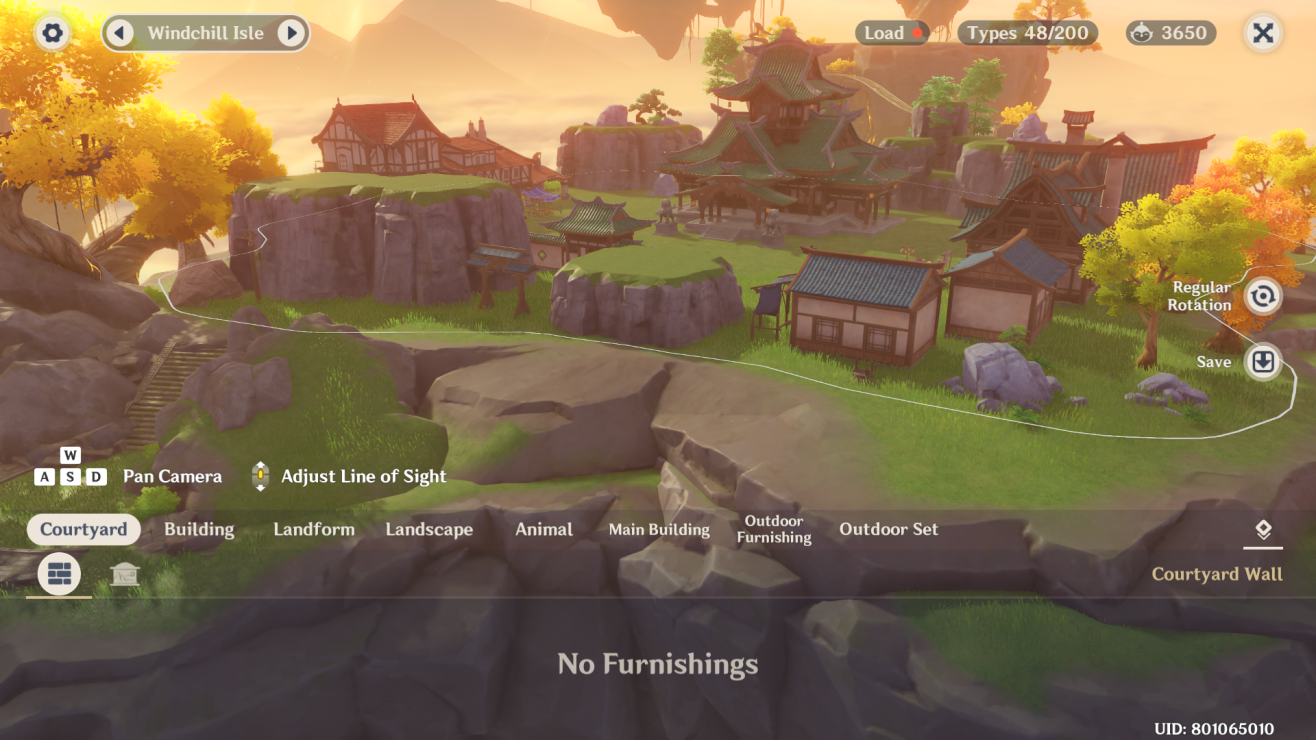This screenshot has height=740, width=1316.
Task: Click the Adjust Line of Sight mouse icon
Action: pyautogui.click(x=260, y=476)
